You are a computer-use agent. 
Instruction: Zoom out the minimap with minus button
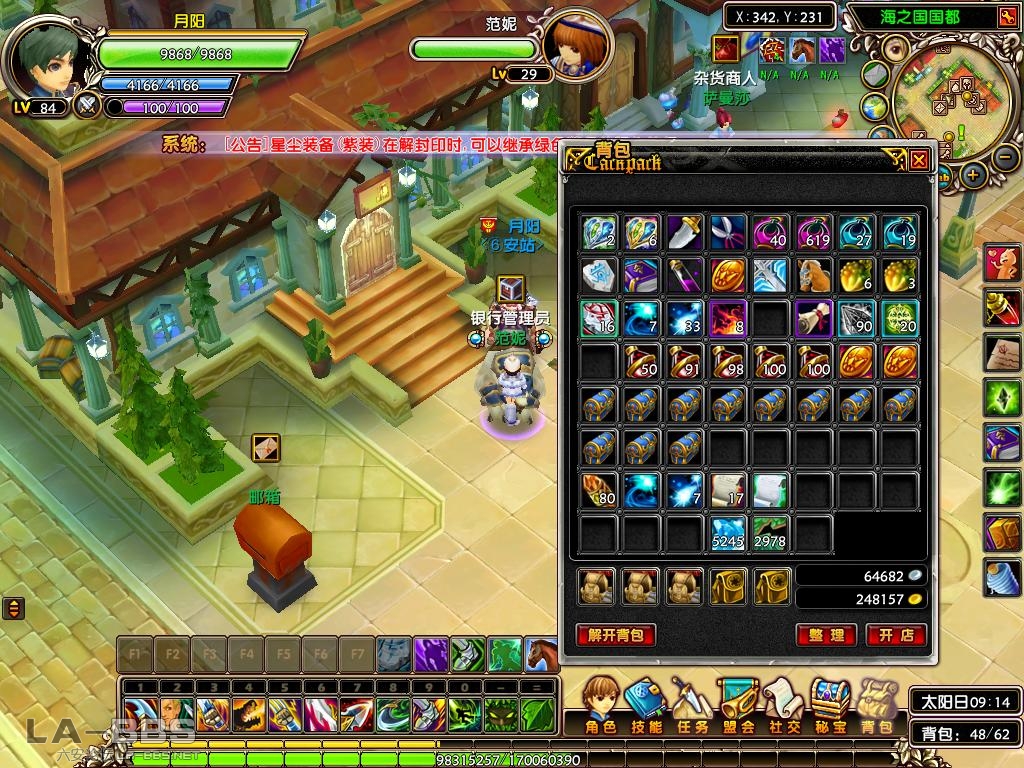click(1005, 157)
